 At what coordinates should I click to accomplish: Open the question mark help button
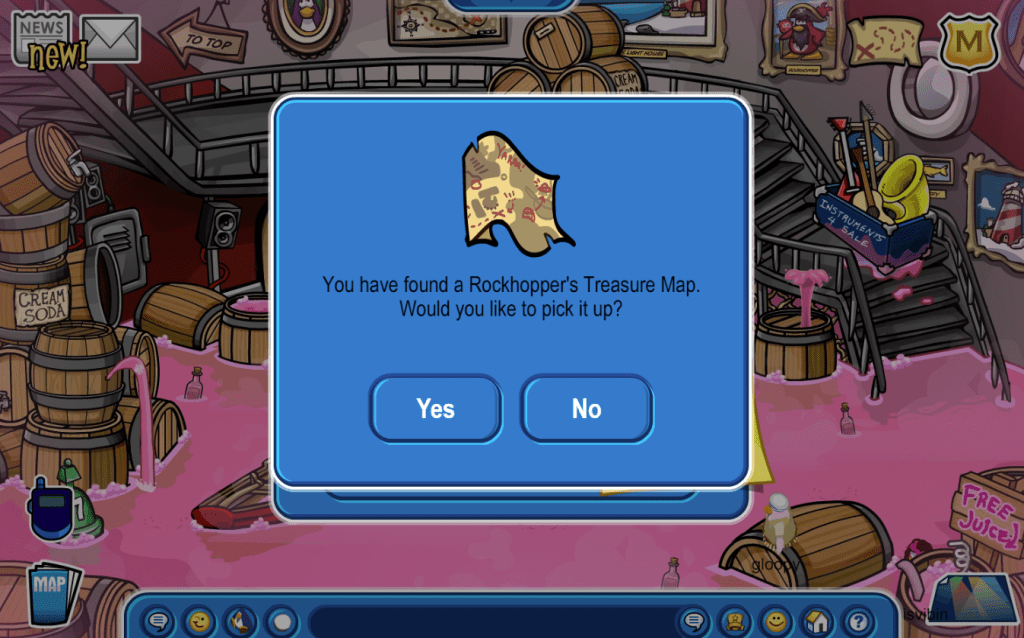pos(857,621)
